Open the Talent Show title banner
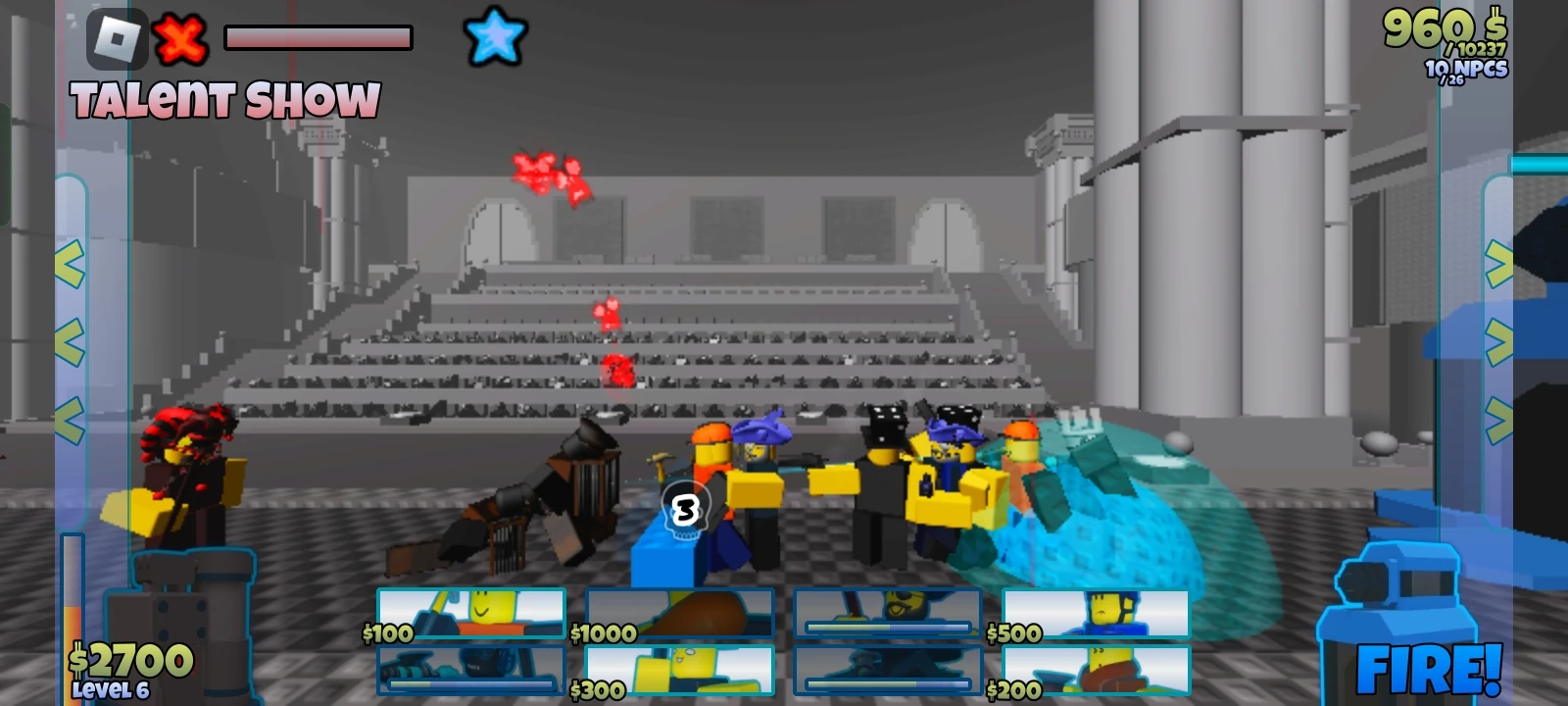The width and height of the screenshot is (1568, 706). (x=227, y=98)
